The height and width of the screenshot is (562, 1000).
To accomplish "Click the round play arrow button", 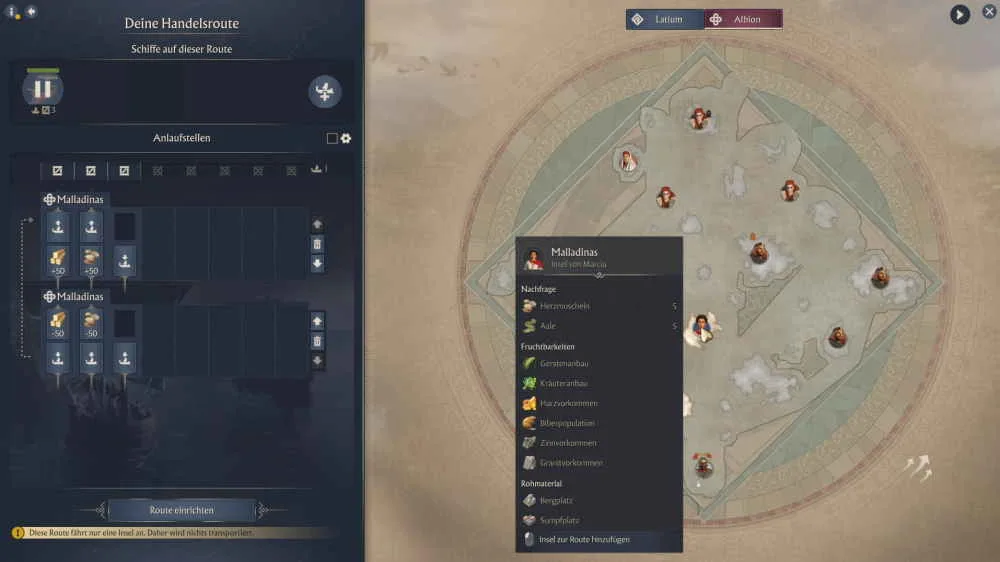I will 960,14.
